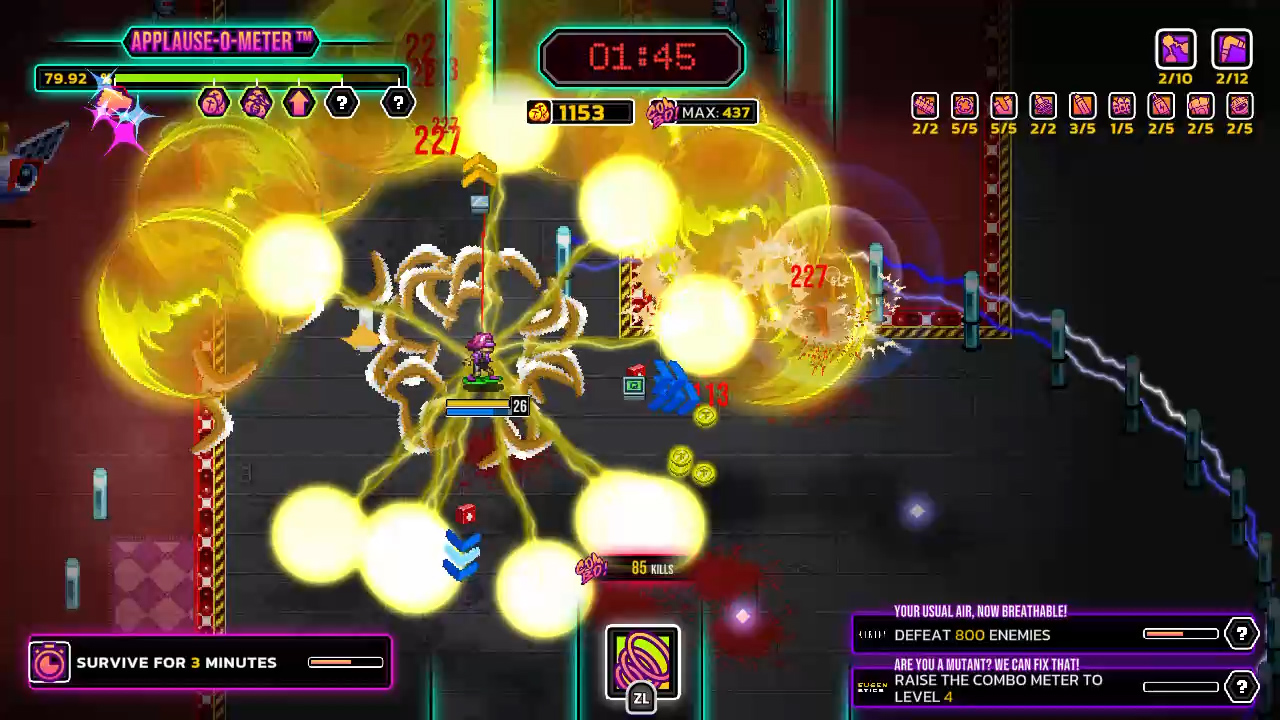Select the ZL spiral ability icon
The width and height of the screenshot is (1280, 720).
click(642, 660)
